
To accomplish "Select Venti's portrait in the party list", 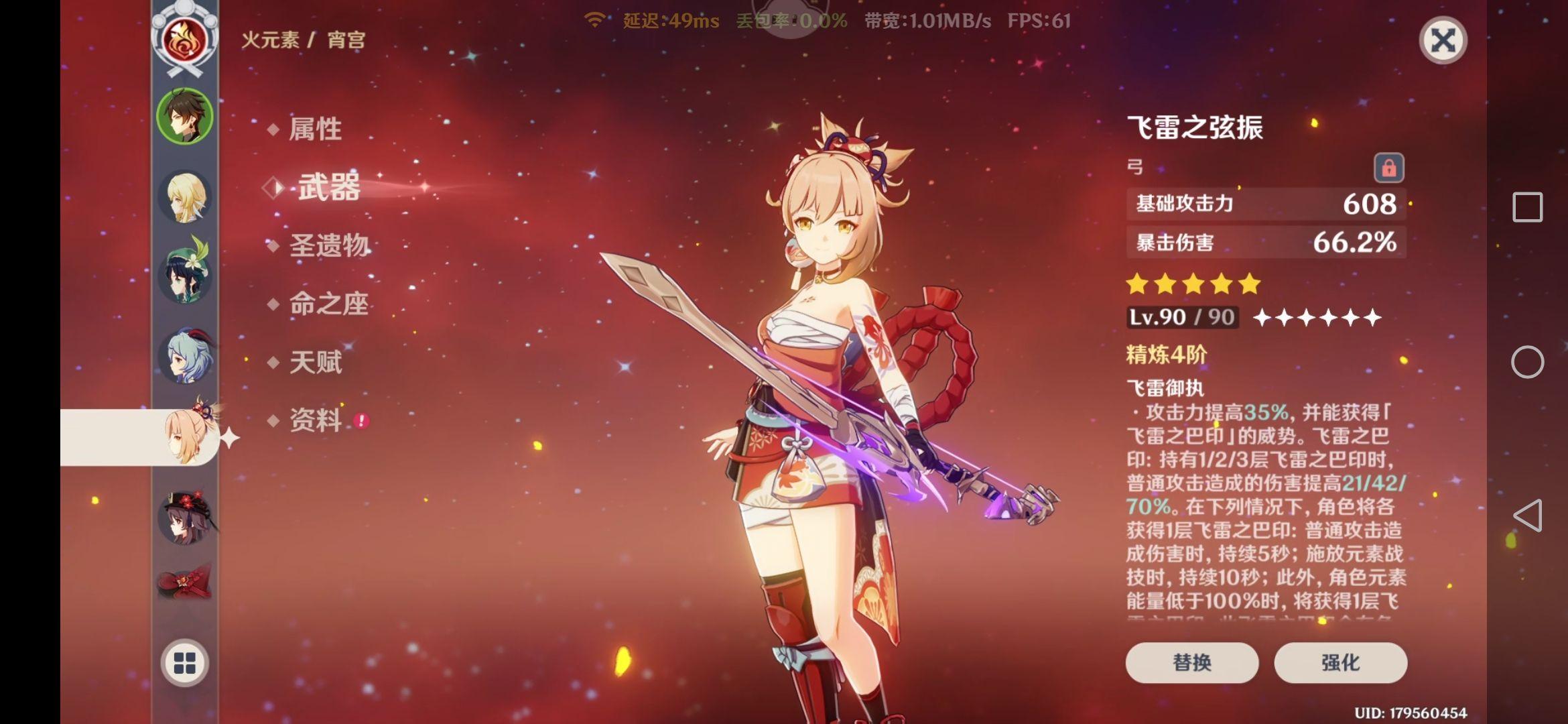I will [185, 275].
